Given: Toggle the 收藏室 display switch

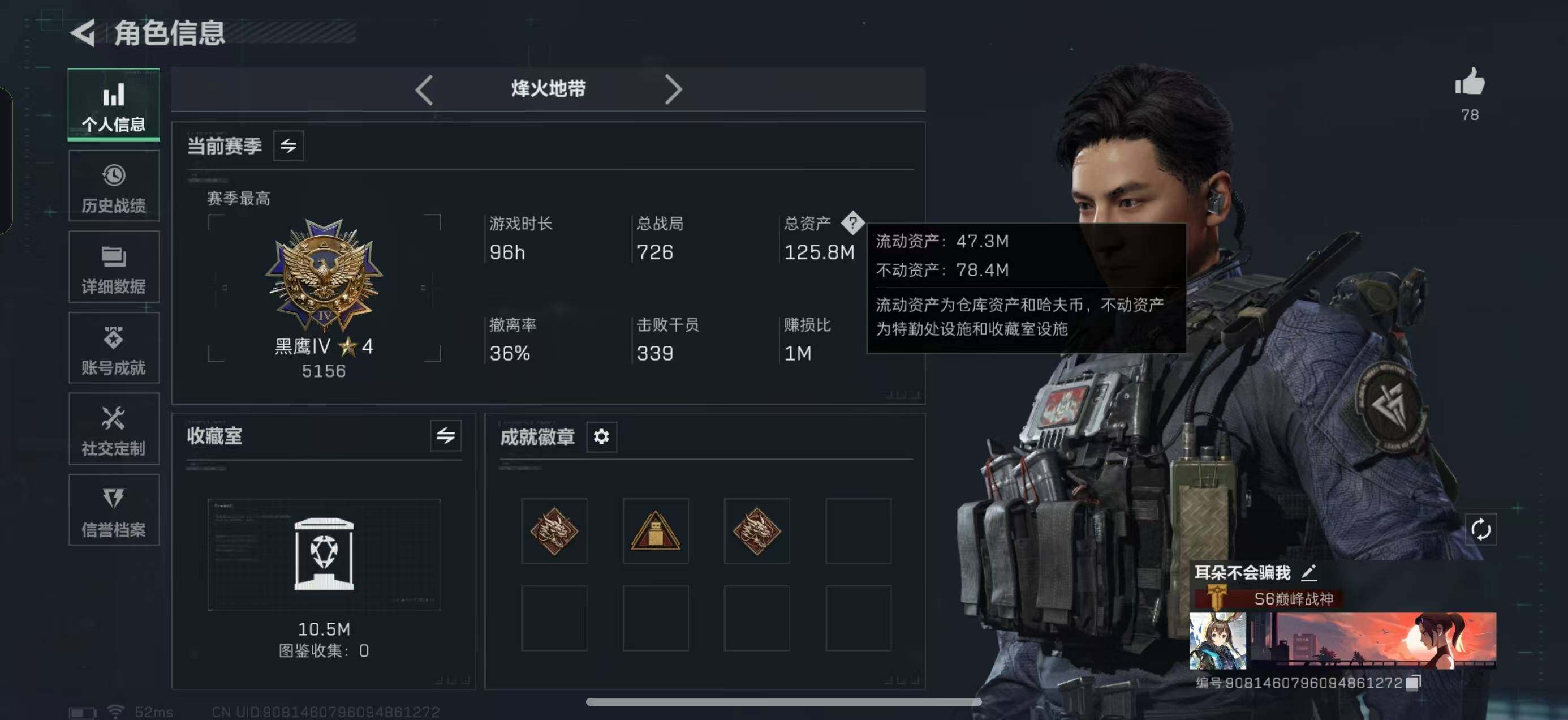Looking at the screenshot, I should (446, 436).
